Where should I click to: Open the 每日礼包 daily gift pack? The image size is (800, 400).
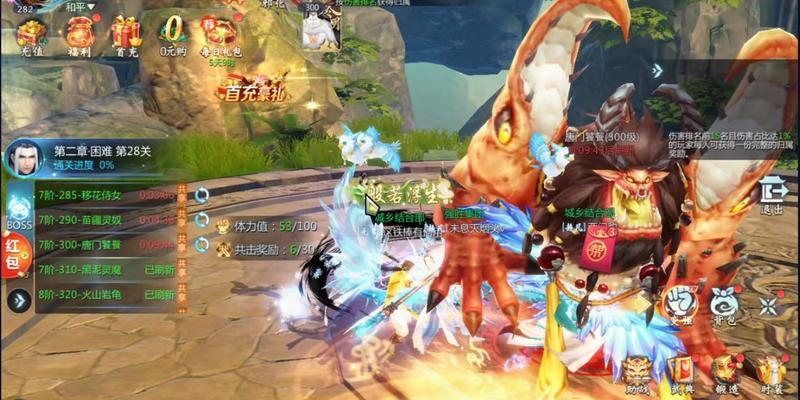(220, 34)
